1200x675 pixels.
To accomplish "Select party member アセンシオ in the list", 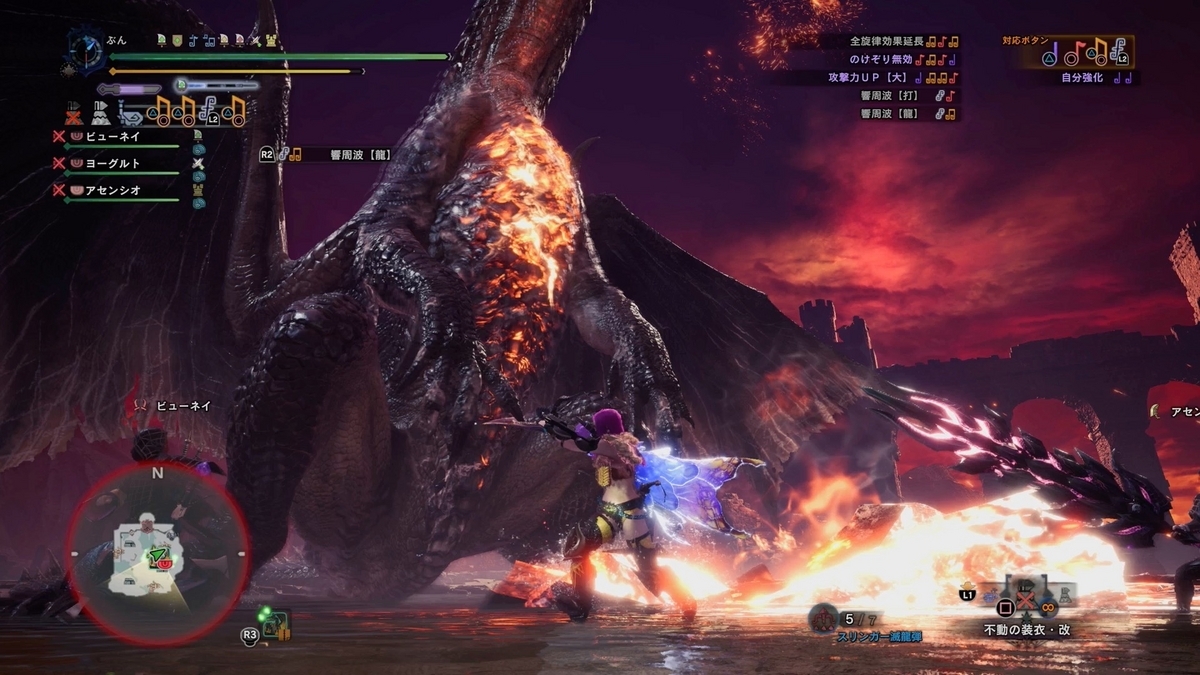I will 112,190.
